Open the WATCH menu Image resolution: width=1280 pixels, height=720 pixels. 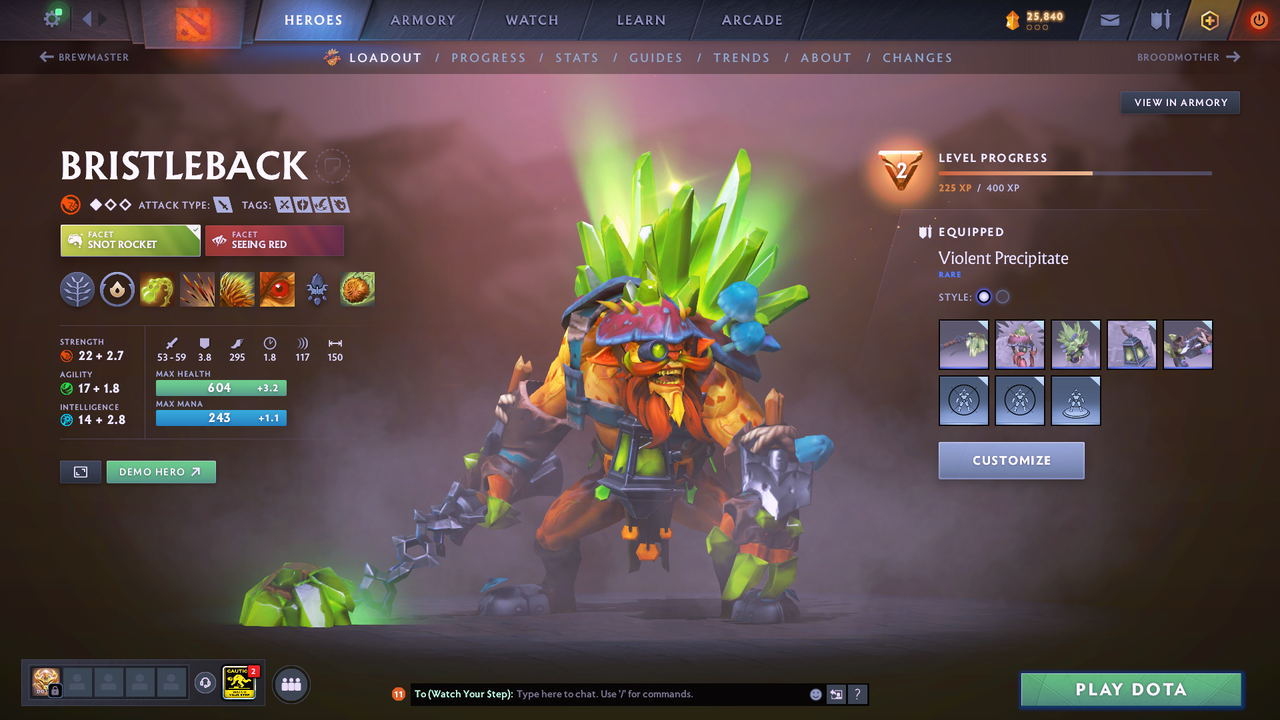pos(531,20)
